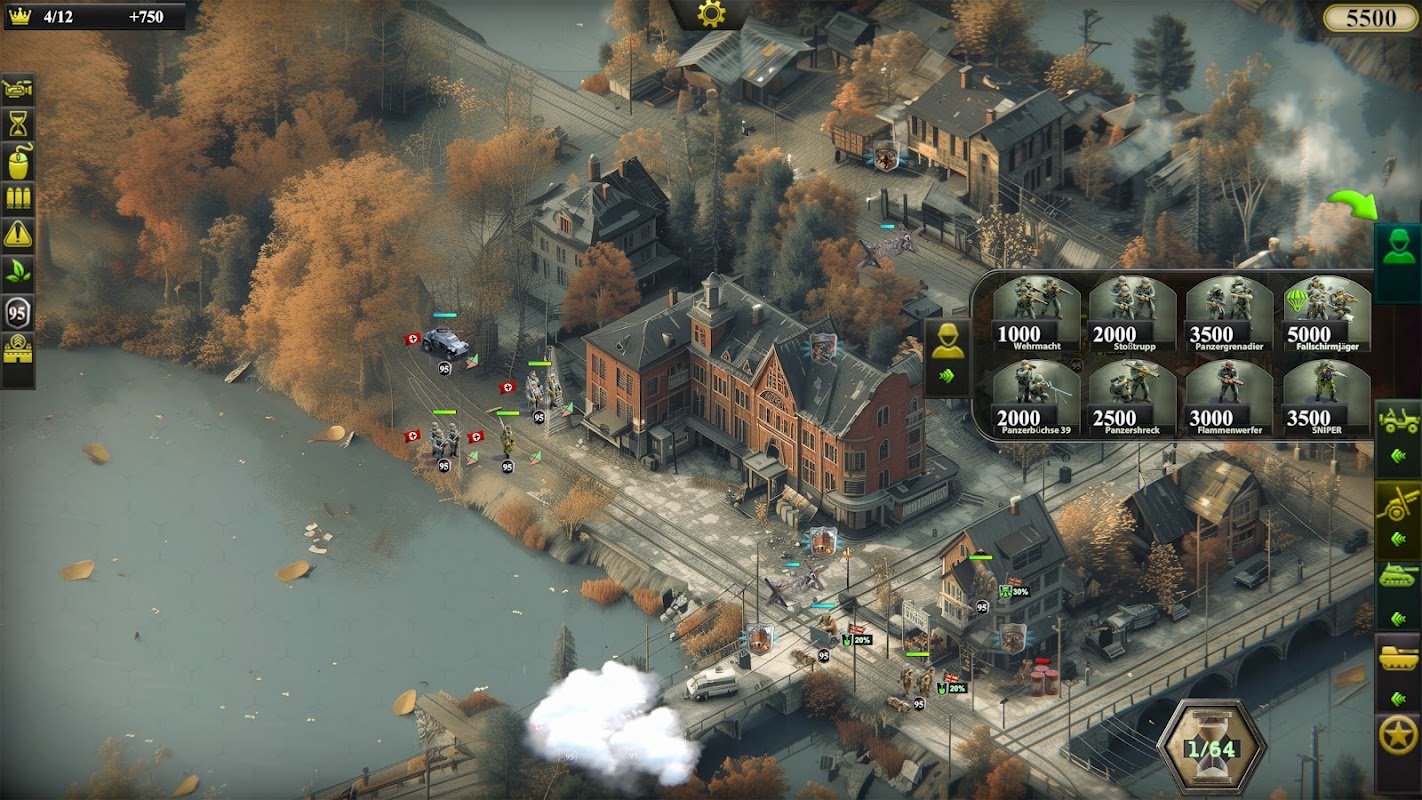Select the Panzerschreck unit

click(1133, 397)
